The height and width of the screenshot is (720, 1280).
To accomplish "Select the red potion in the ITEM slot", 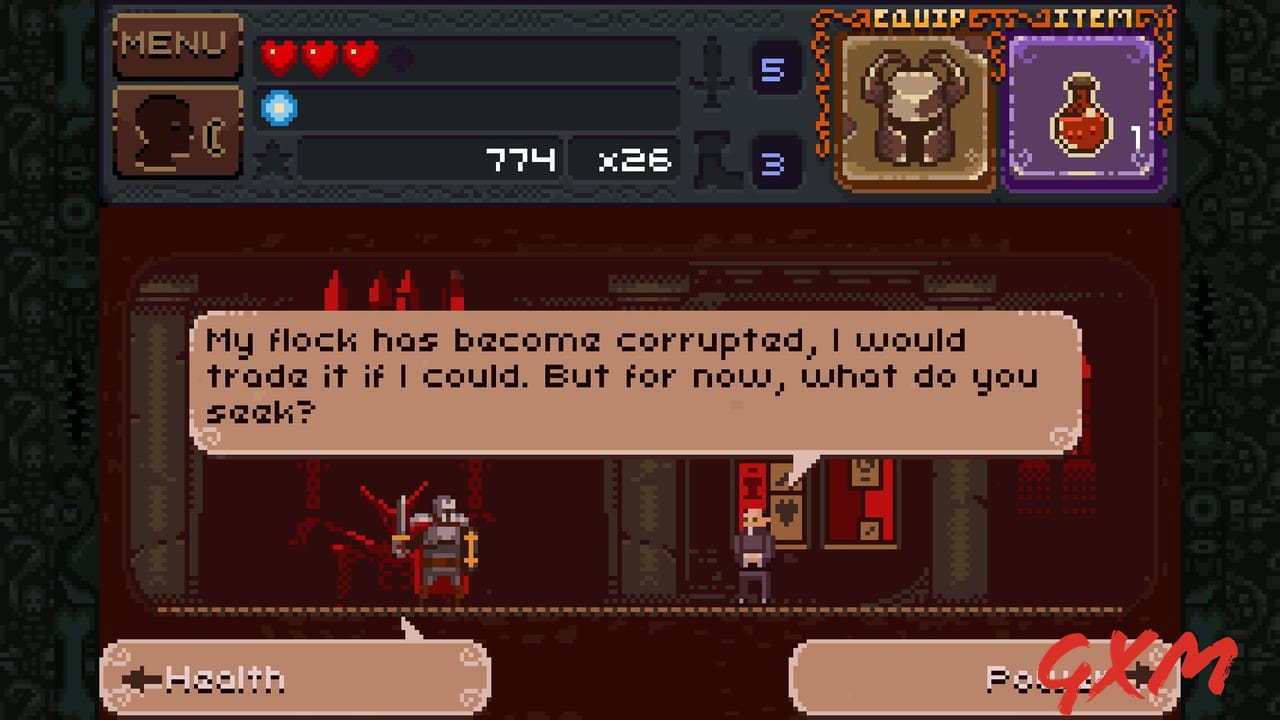I will click(x=1083, y=108).
